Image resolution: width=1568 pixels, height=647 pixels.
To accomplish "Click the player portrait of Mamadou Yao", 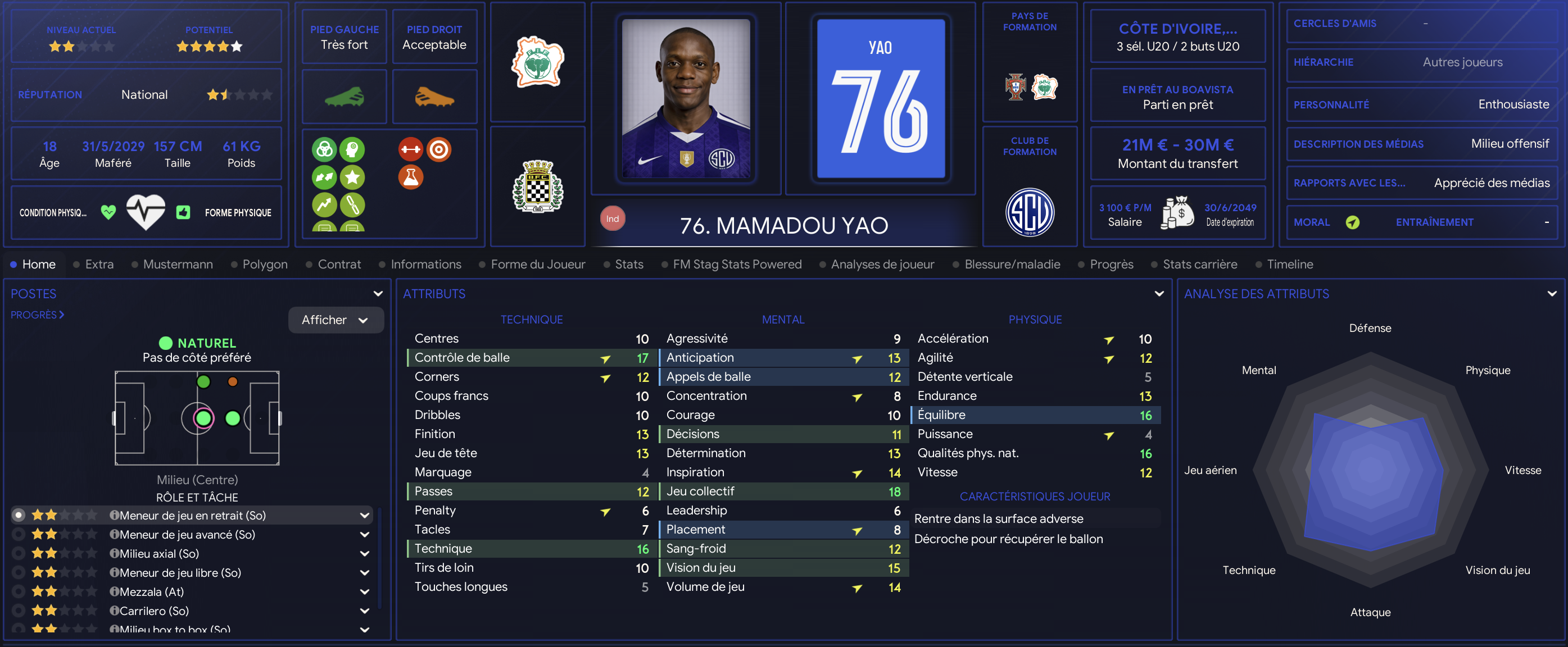I will click(686, 98).
